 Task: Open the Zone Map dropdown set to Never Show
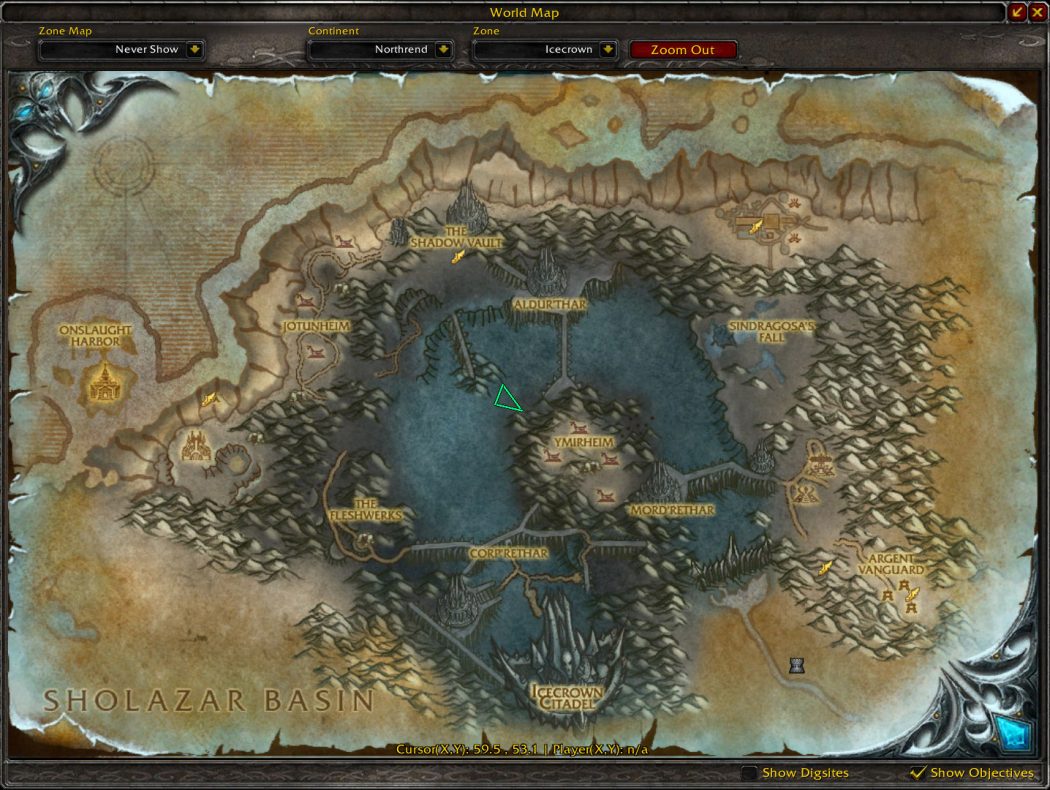(x=194, y=49)
